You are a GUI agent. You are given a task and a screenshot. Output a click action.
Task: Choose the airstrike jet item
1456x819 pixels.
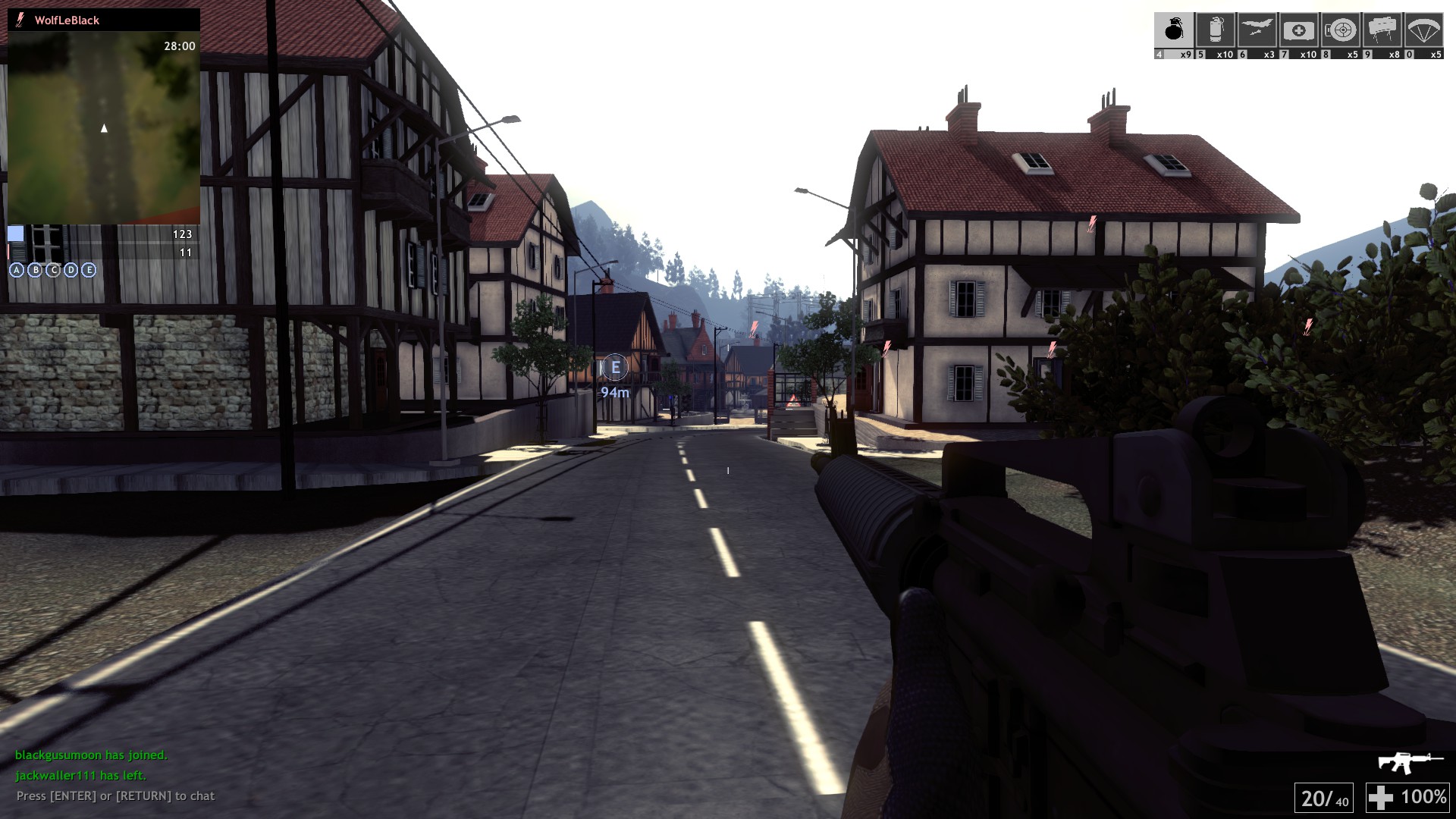[1257, 30]
